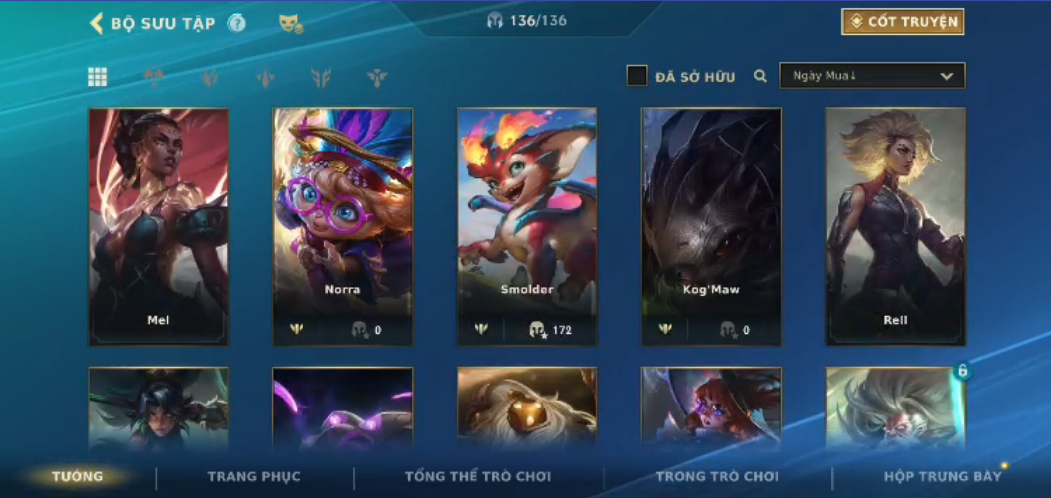Select the Kog'Maw champion card
The width and height of the screenshot is (1051, 498).
(x=711, y=226)
